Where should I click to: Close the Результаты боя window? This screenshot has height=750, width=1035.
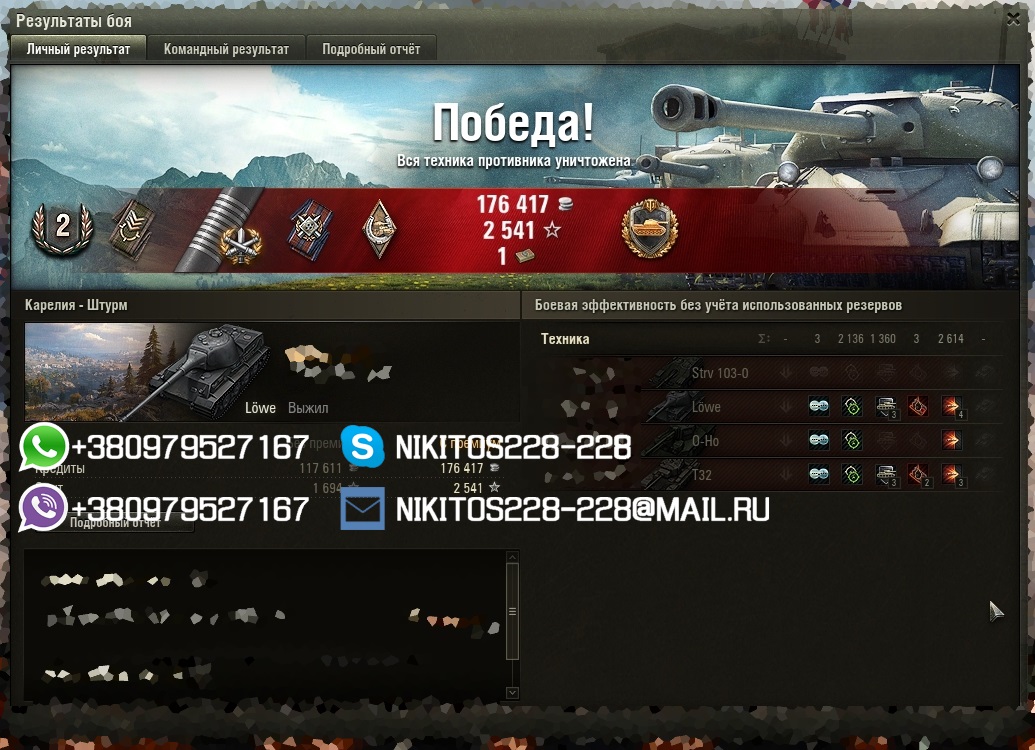1014,19
